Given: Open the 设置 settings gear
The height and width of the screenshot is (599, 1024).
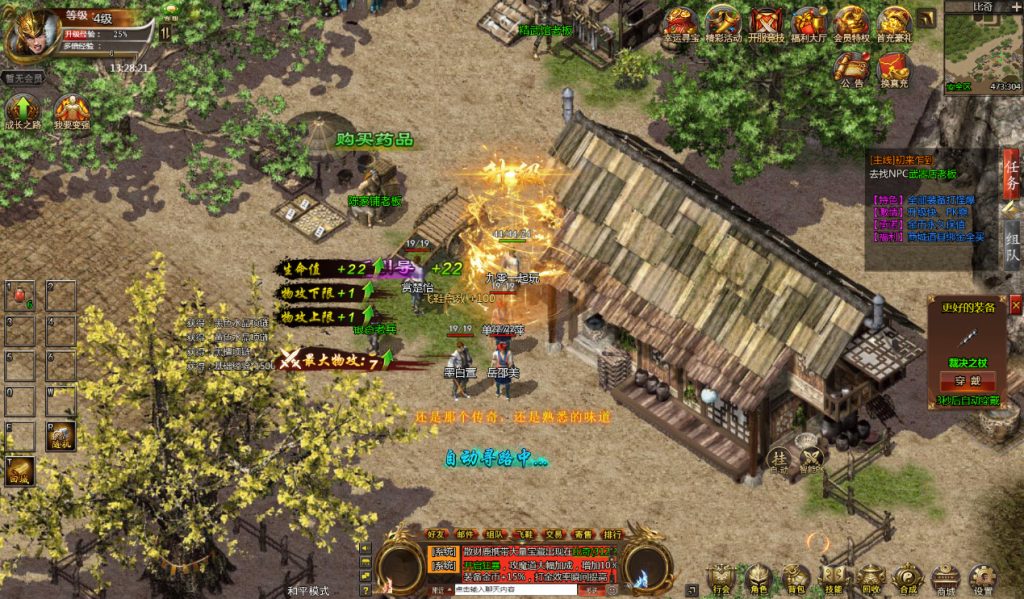Looking at the screenshot, I should click(982, 578).
